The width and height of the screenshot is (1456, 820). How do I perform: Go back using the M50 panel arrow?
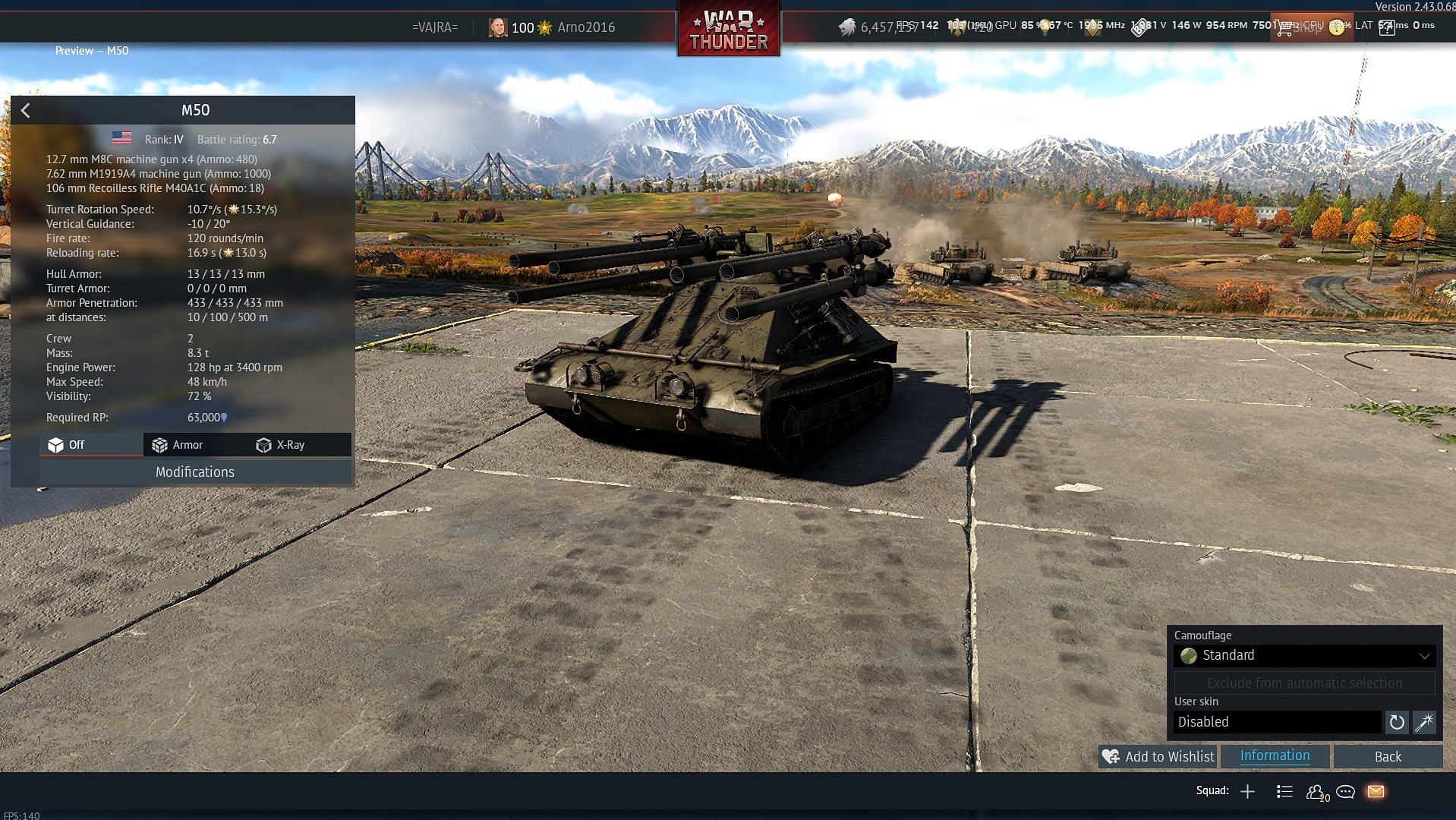pos(26,111)
